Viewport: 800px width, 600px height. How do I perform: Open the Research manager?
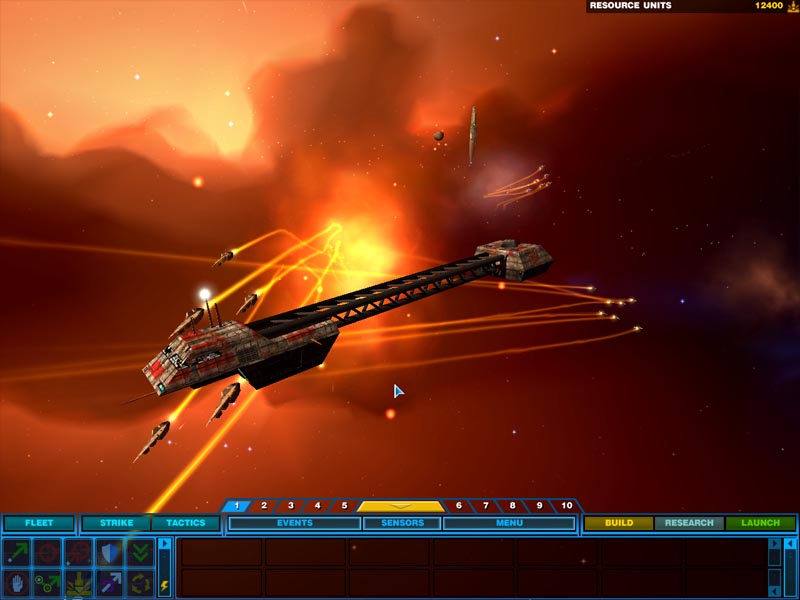(689, 523)
